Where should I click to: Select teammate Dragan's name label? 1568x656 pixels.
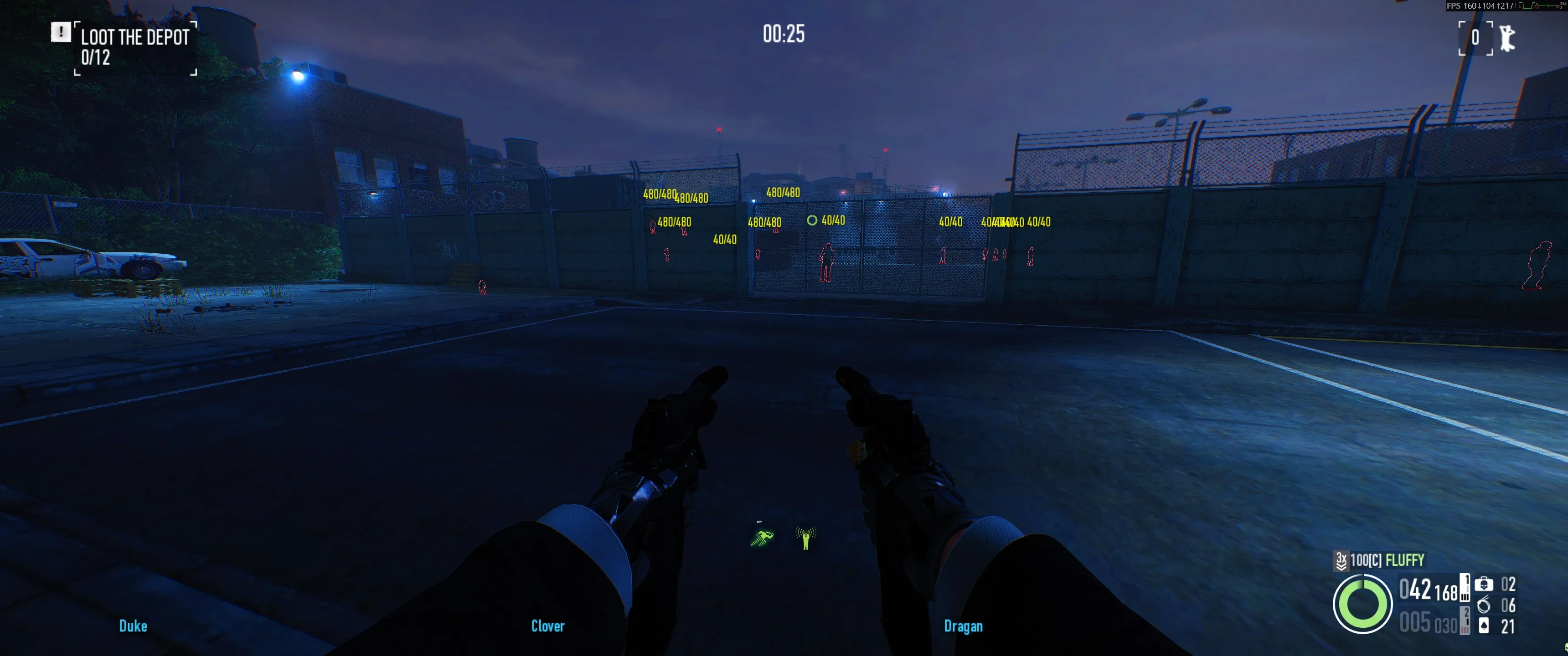click(963, 626)
